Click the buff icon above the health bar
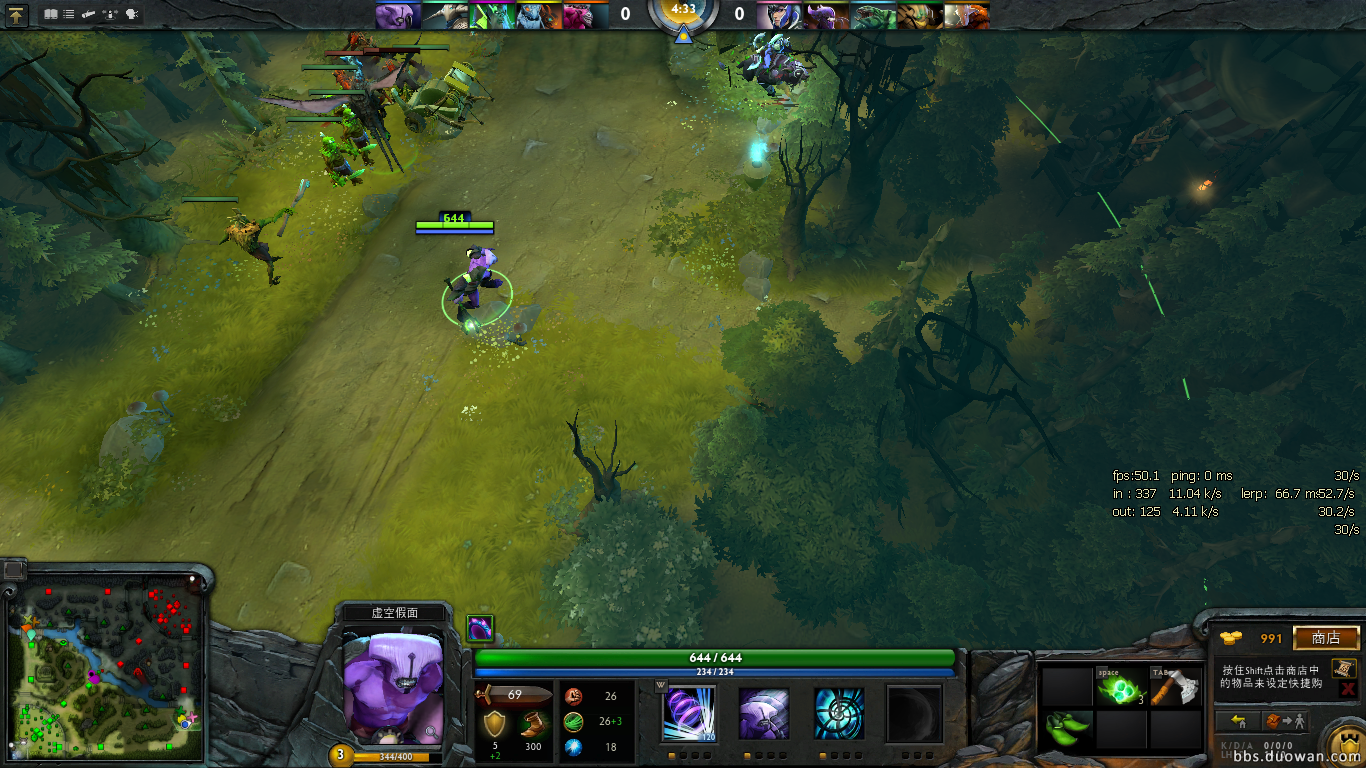 tap(480, 628)
